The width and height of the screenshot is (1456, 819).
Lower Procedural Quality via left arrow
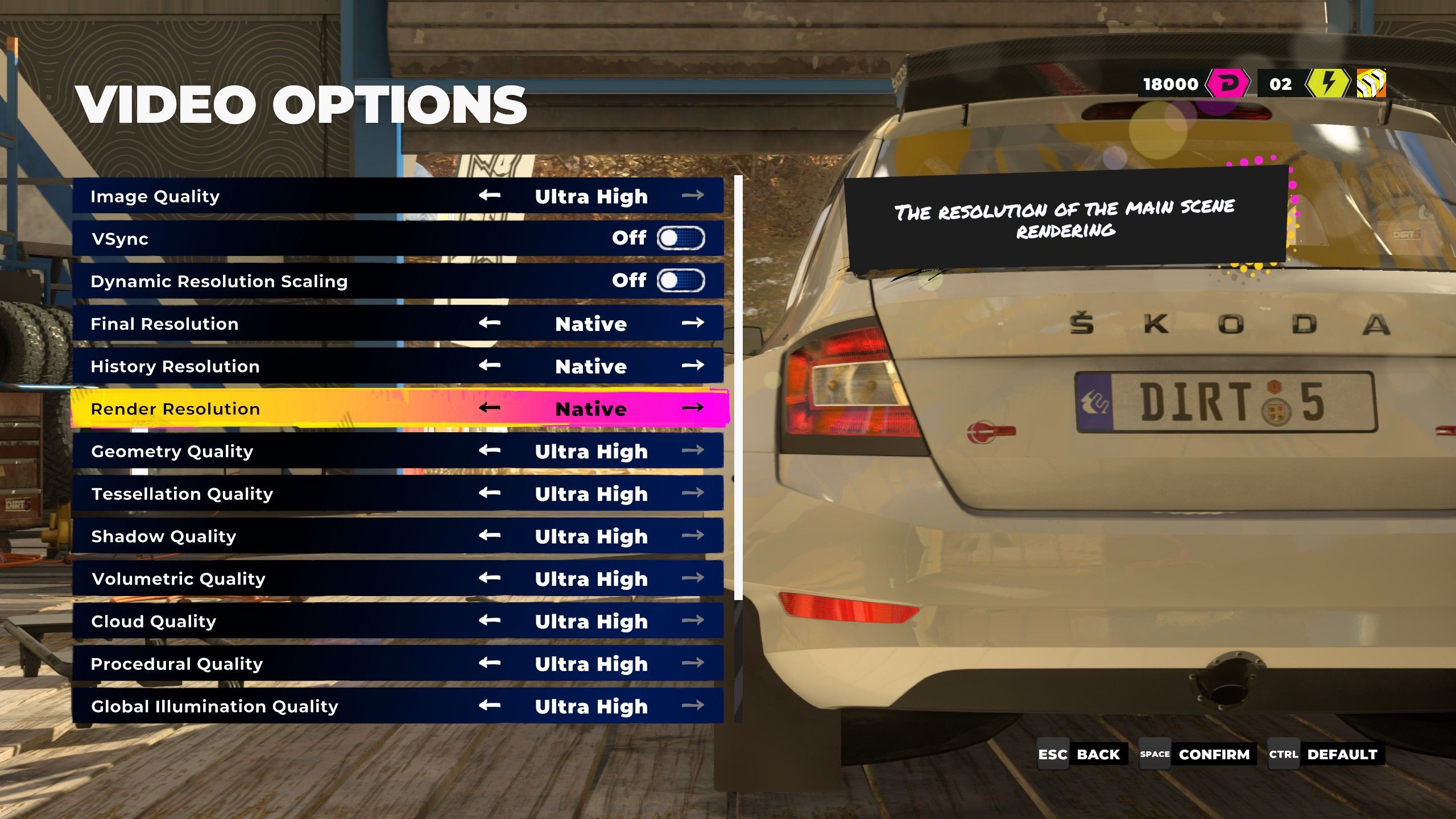click(x=489, y=663)
